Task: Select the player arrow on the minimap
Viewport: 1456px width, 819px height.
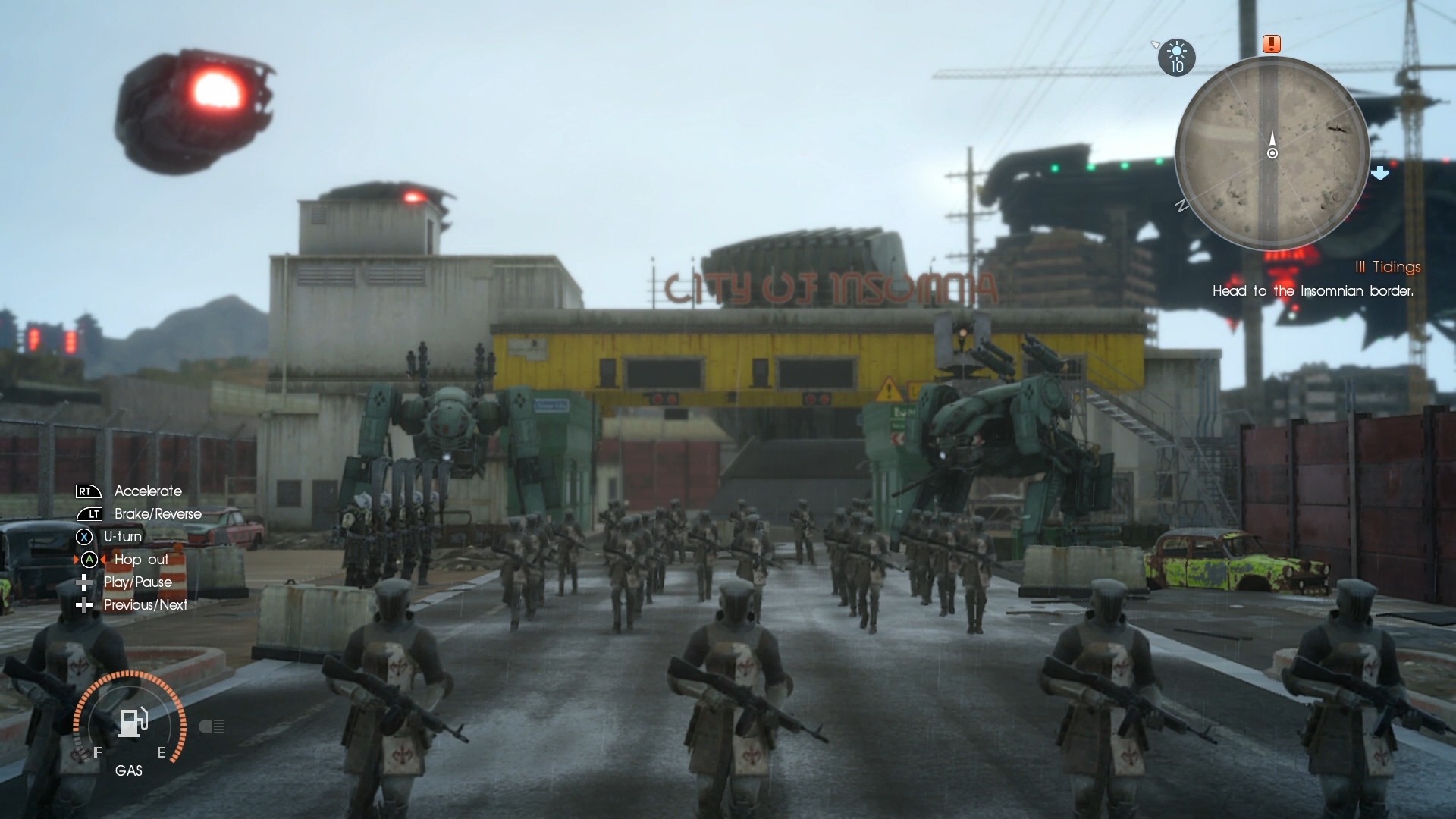Action: coord(1272,140)
